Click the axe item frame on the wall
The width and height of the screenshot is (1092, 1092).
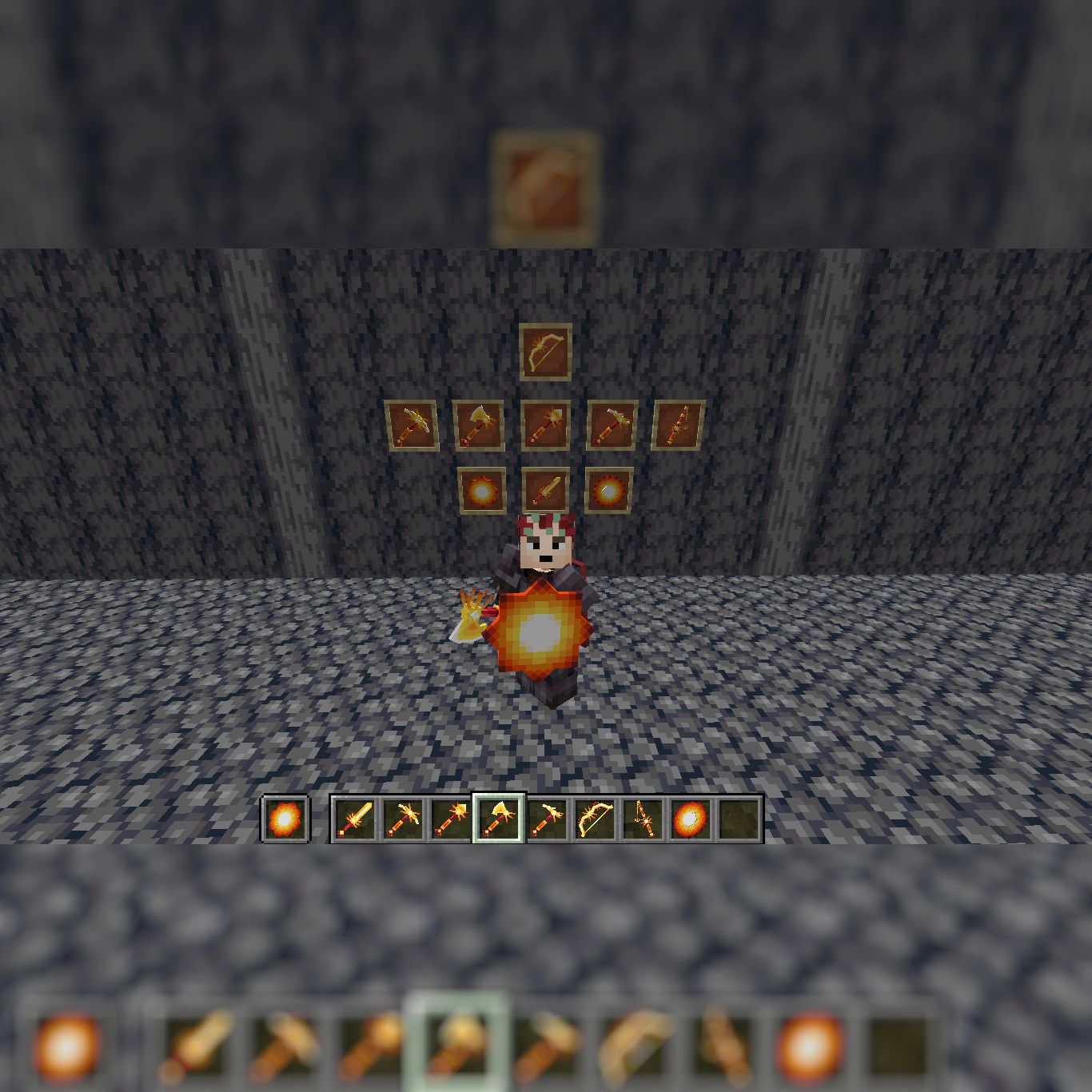[479, 424]
